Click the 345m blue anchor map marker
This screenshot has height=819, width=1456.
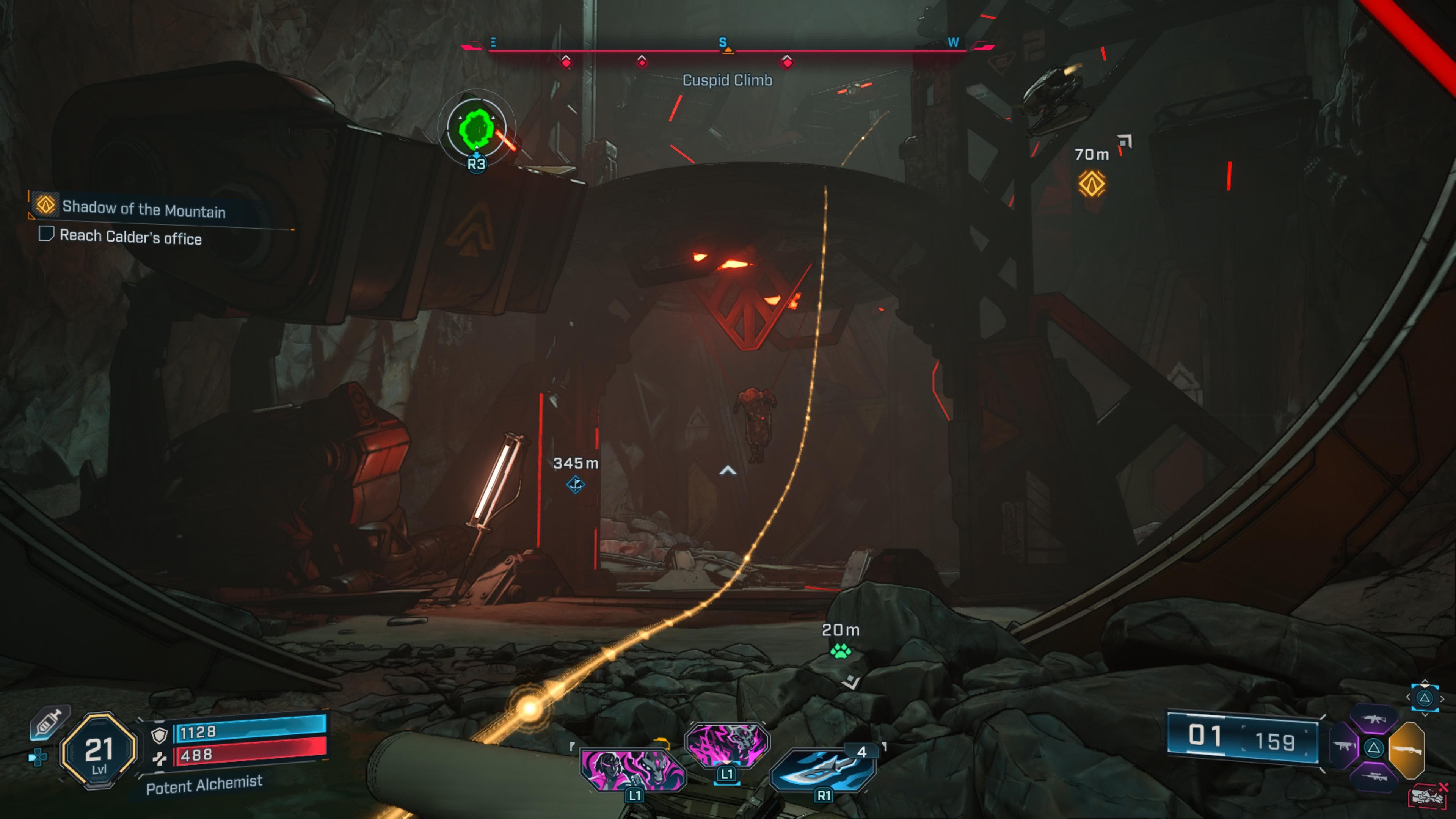pyautogui.click(x=576, y=485)
